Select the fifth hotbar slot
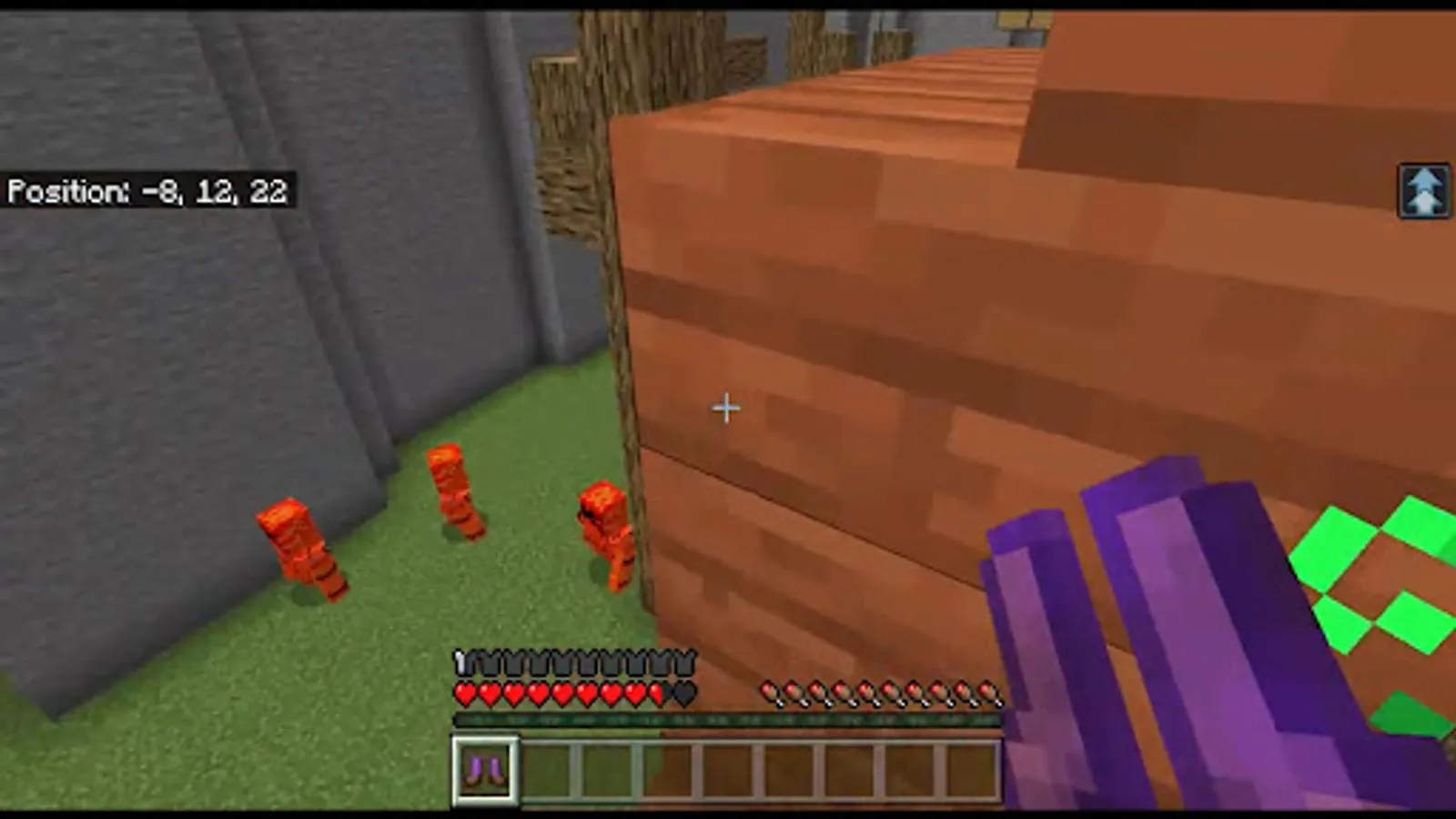 725,769
